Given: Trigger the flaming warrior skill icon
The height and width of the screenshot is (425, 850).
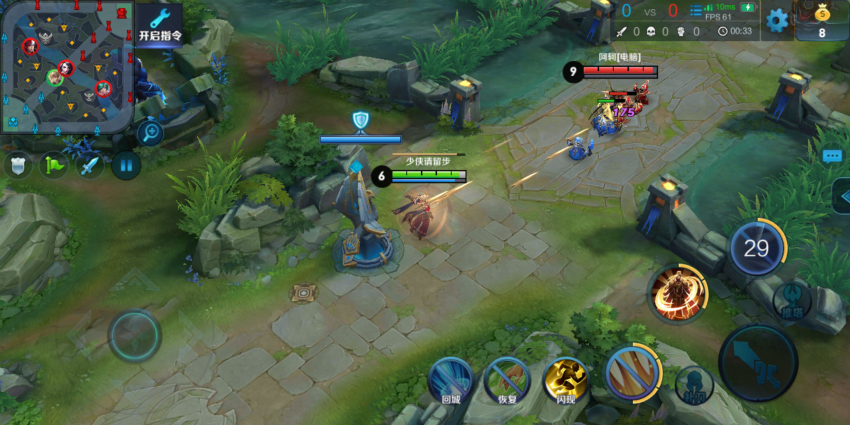Looking at the screenshot, I should (x=677, y=293).
